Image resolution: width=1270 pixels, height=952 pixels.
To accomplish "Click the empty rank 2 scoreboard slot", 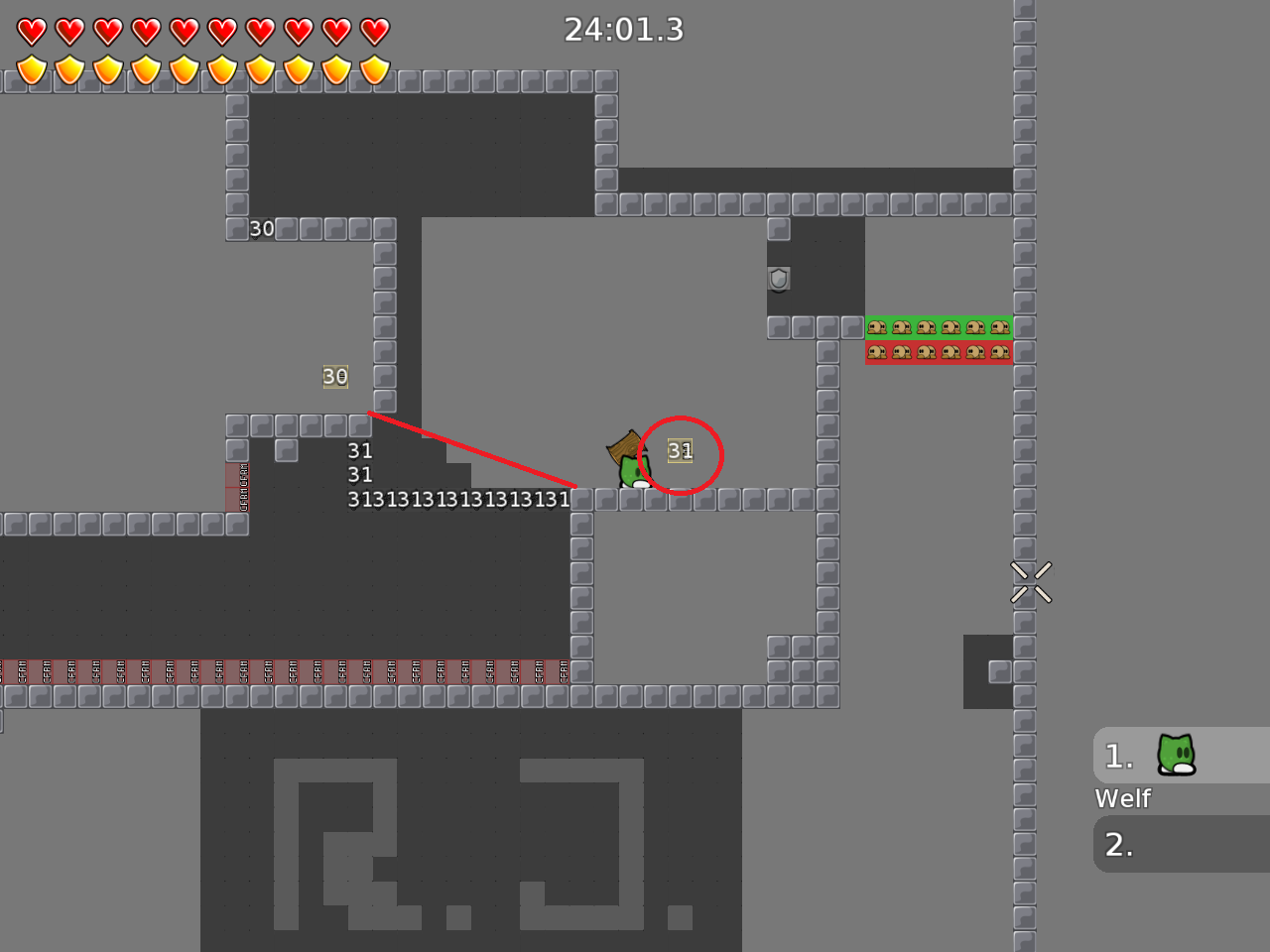I will pyautogui.click(x=1181, y=844).
